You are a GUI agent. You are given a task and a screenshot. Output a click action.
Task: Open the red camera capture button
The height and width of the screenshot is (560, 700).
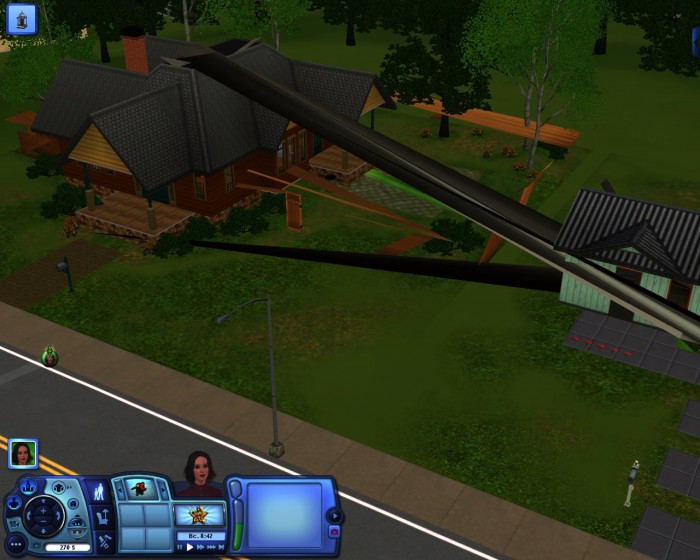334,533
